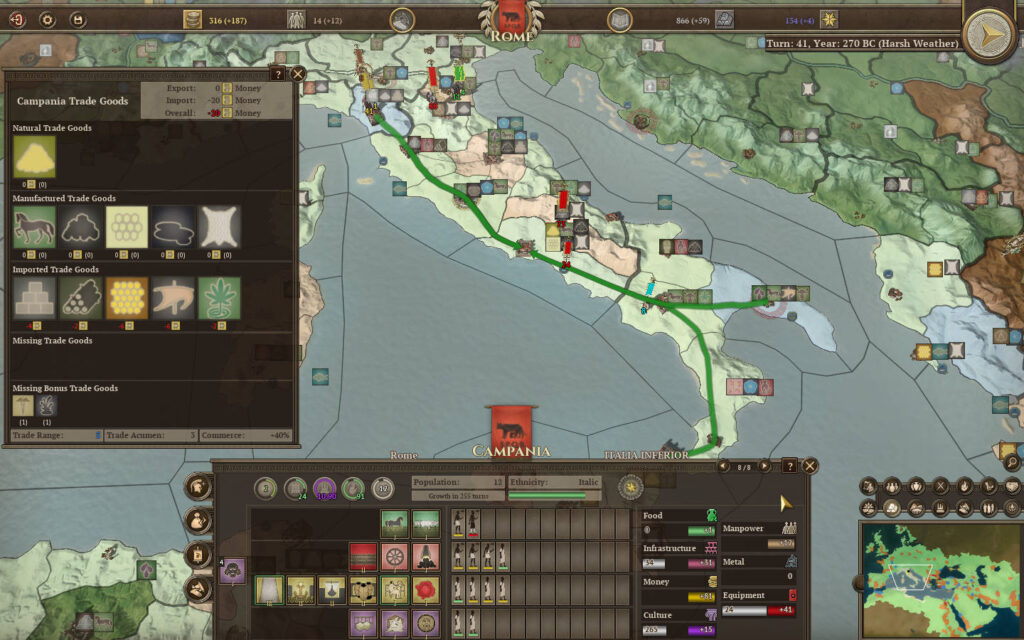
Task: End the turn with the golden arrow button
Action: pos(990,35)
